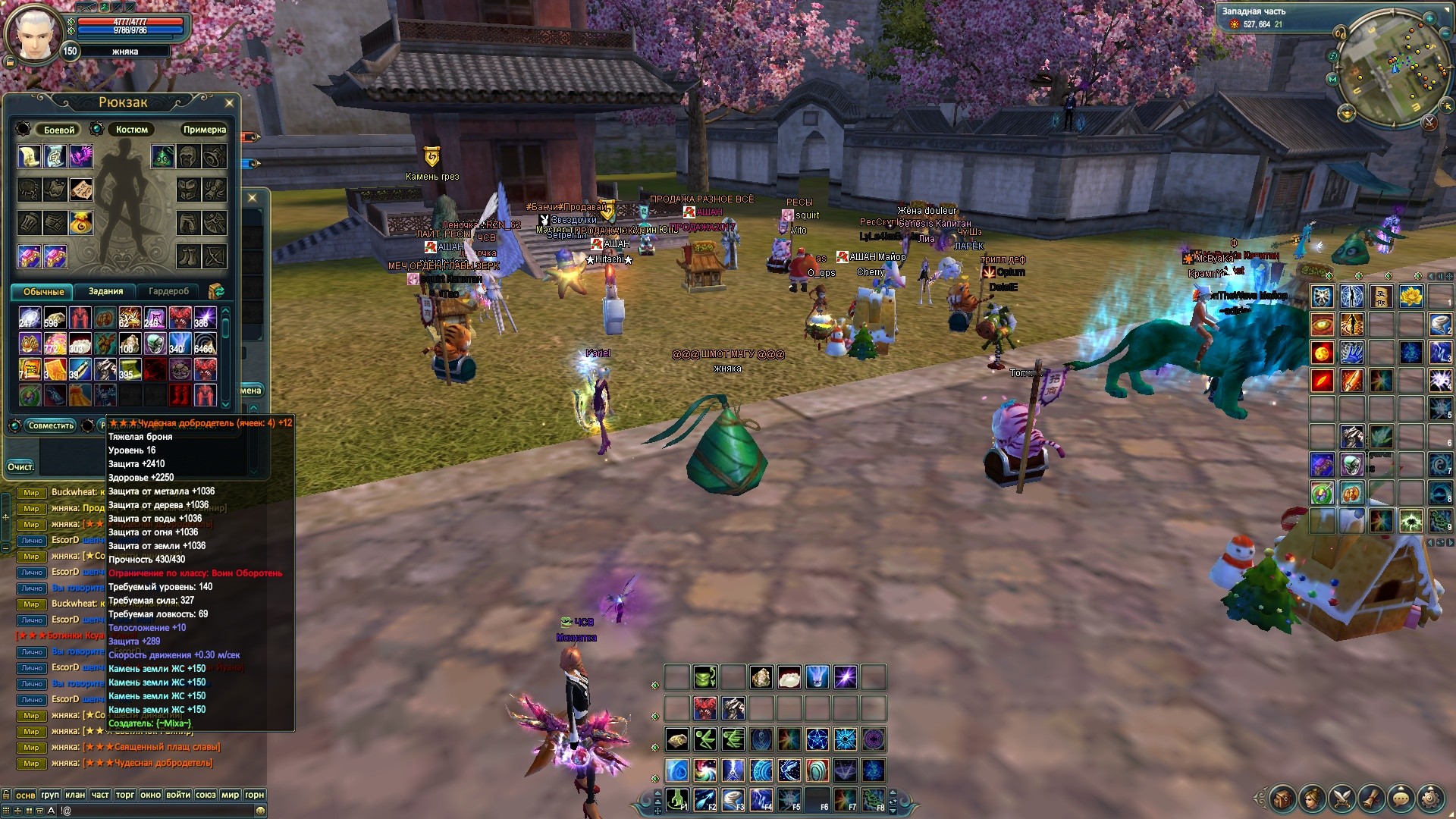The width and height of the screenshot is (1456, 819).
Task: Select the Костюм equipment view
Action: 131,130
